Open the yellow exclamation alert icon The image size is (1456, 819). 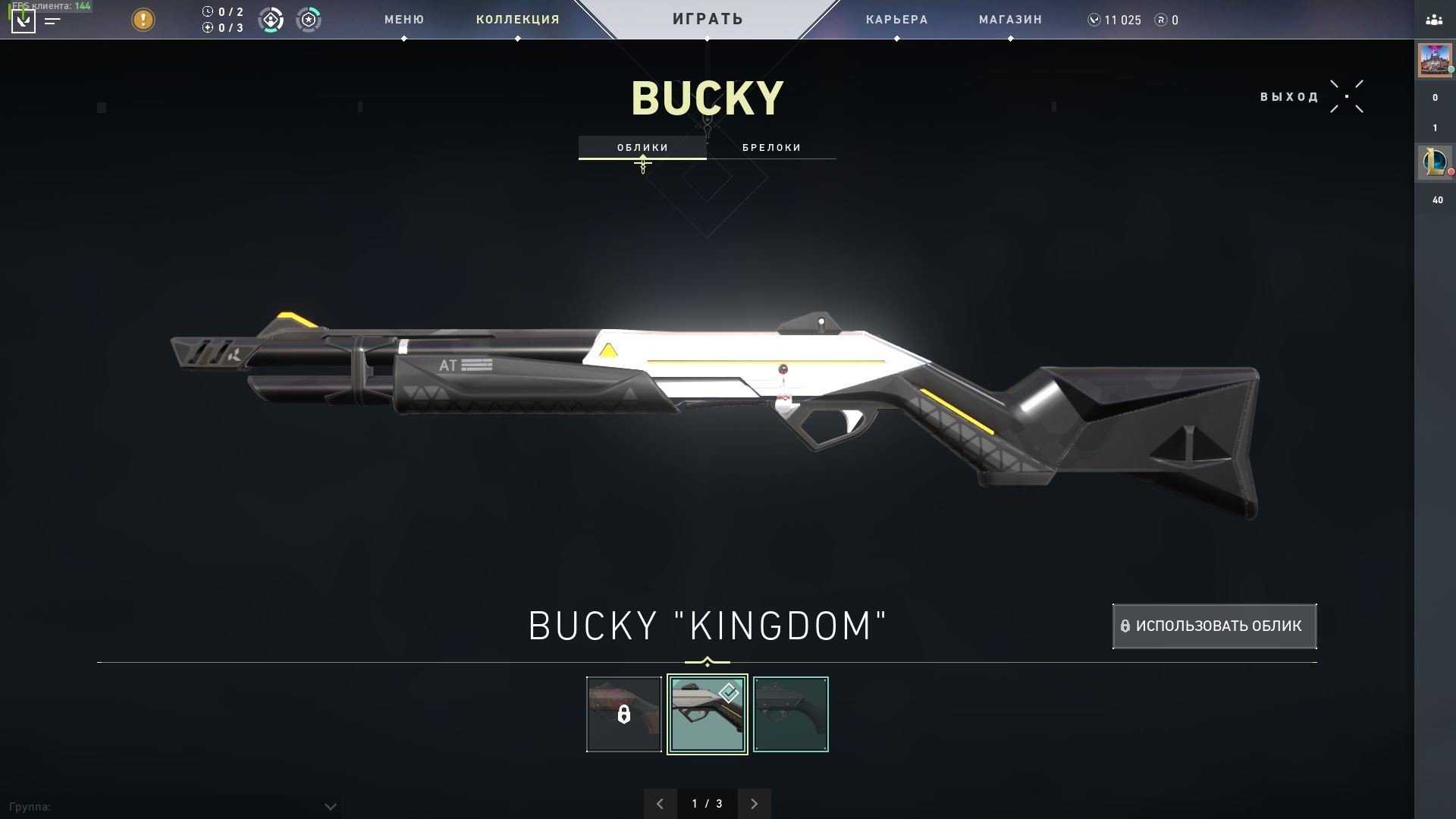tap(143, 20)
